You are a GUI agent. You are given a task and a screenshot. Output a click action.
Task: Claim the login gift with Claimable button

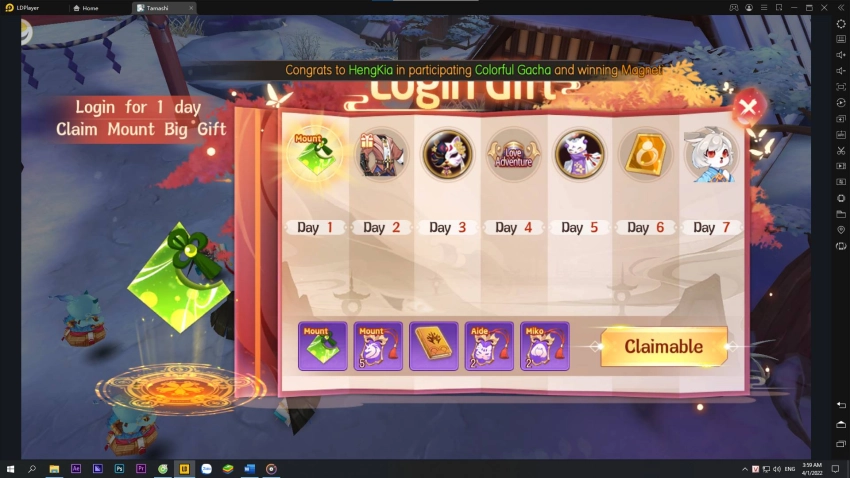[663, 347]
